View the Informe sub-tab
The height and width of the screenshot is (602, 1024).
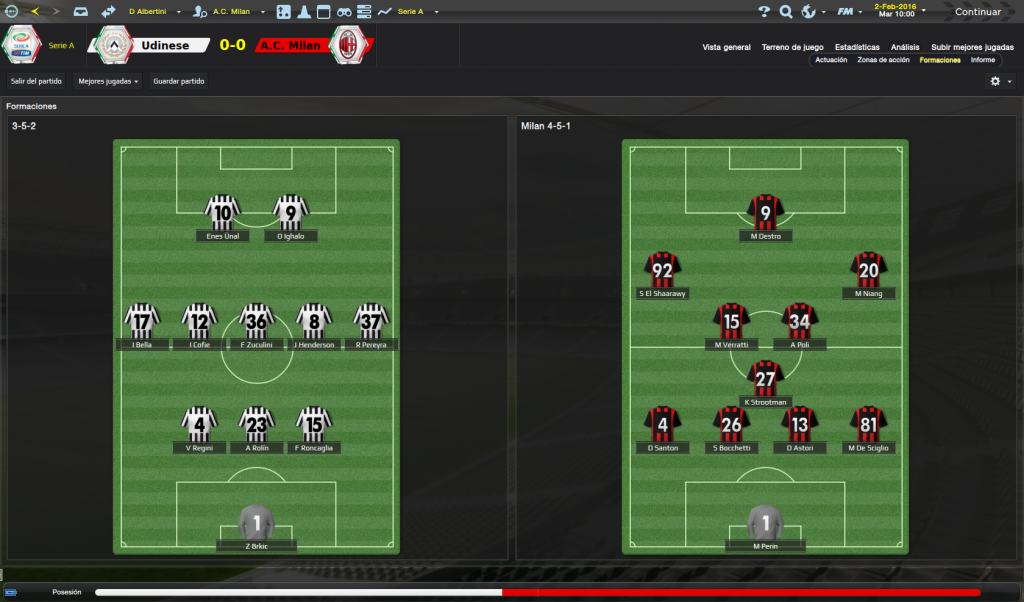[982, 60]
